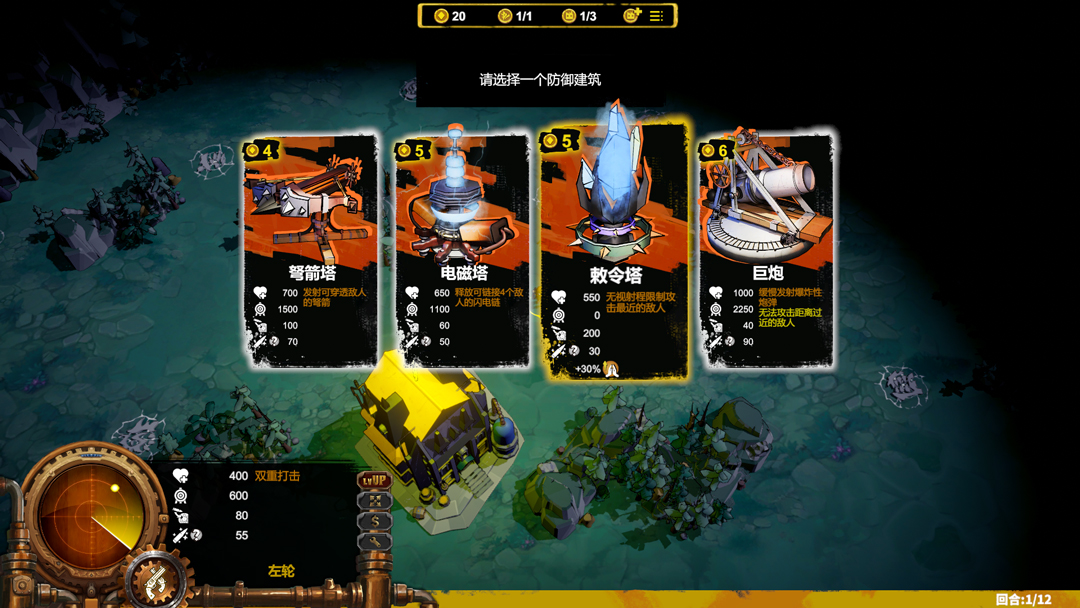Image resolution: width=1080 pixels, height=608 pixels.
Task: Activate the dollar-sign sell button
Action: [x=374, y=521]
